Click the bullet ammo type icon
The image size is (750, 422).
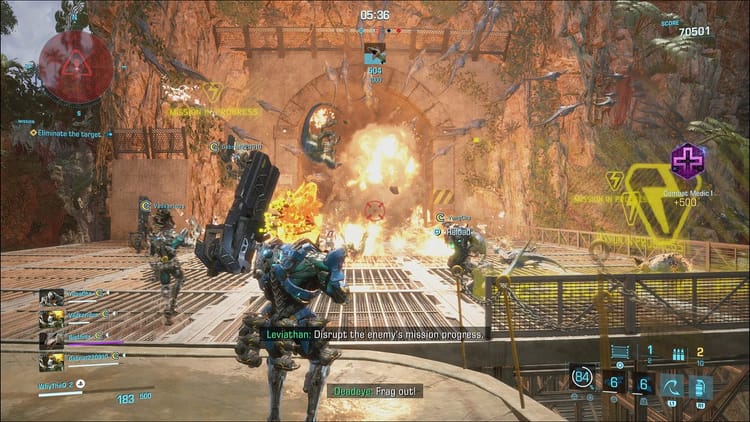(x=680, y=354)
